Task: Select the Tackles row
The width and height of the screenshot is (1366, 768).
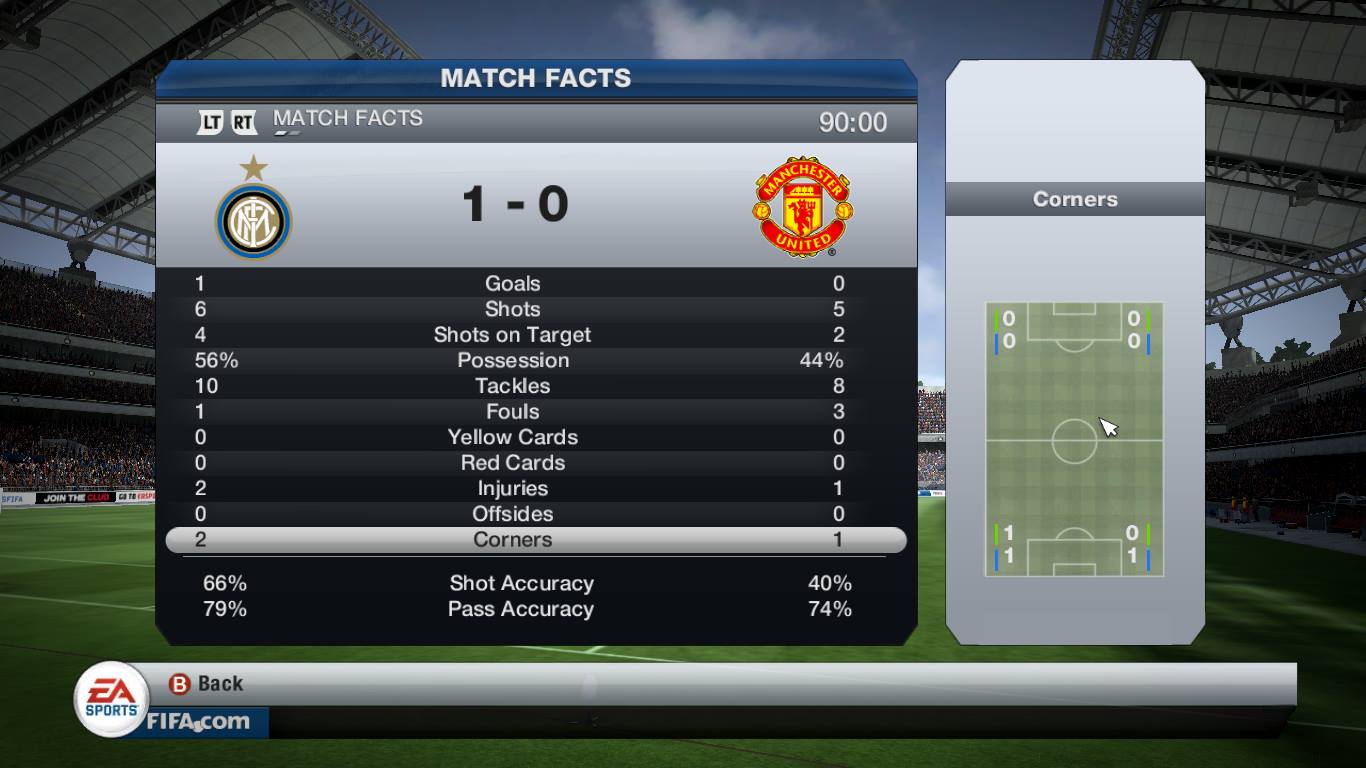Action: point(512,386)
